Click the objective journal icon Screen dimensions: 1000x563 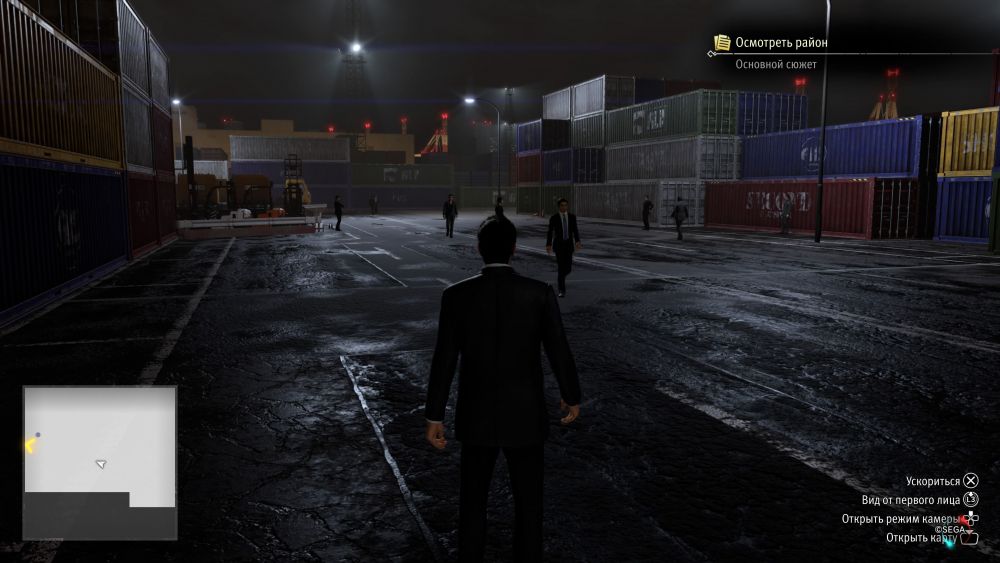(x=722, y=43)
